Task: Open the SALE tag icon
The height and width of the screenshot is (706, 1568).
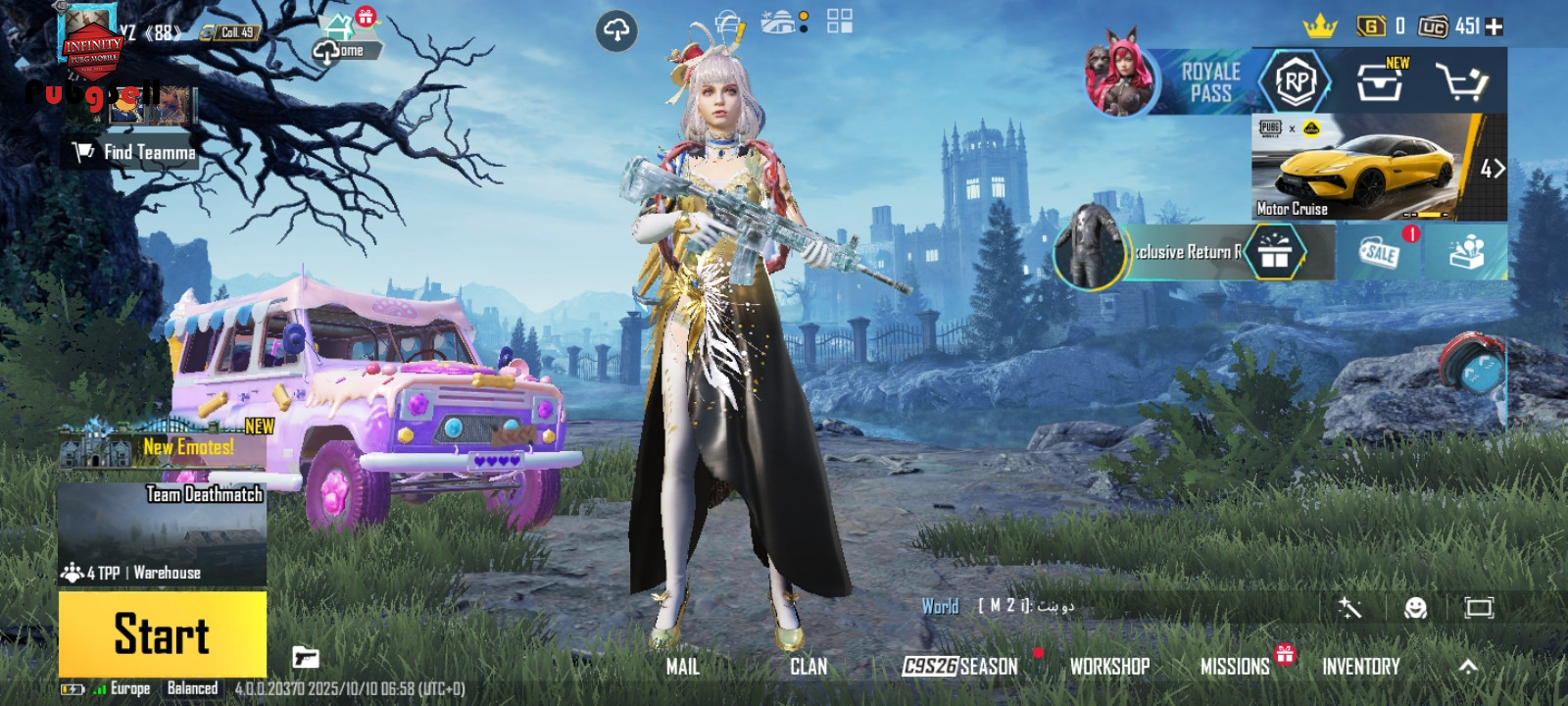Action: pyautogui.click(x=1380, y=252)
